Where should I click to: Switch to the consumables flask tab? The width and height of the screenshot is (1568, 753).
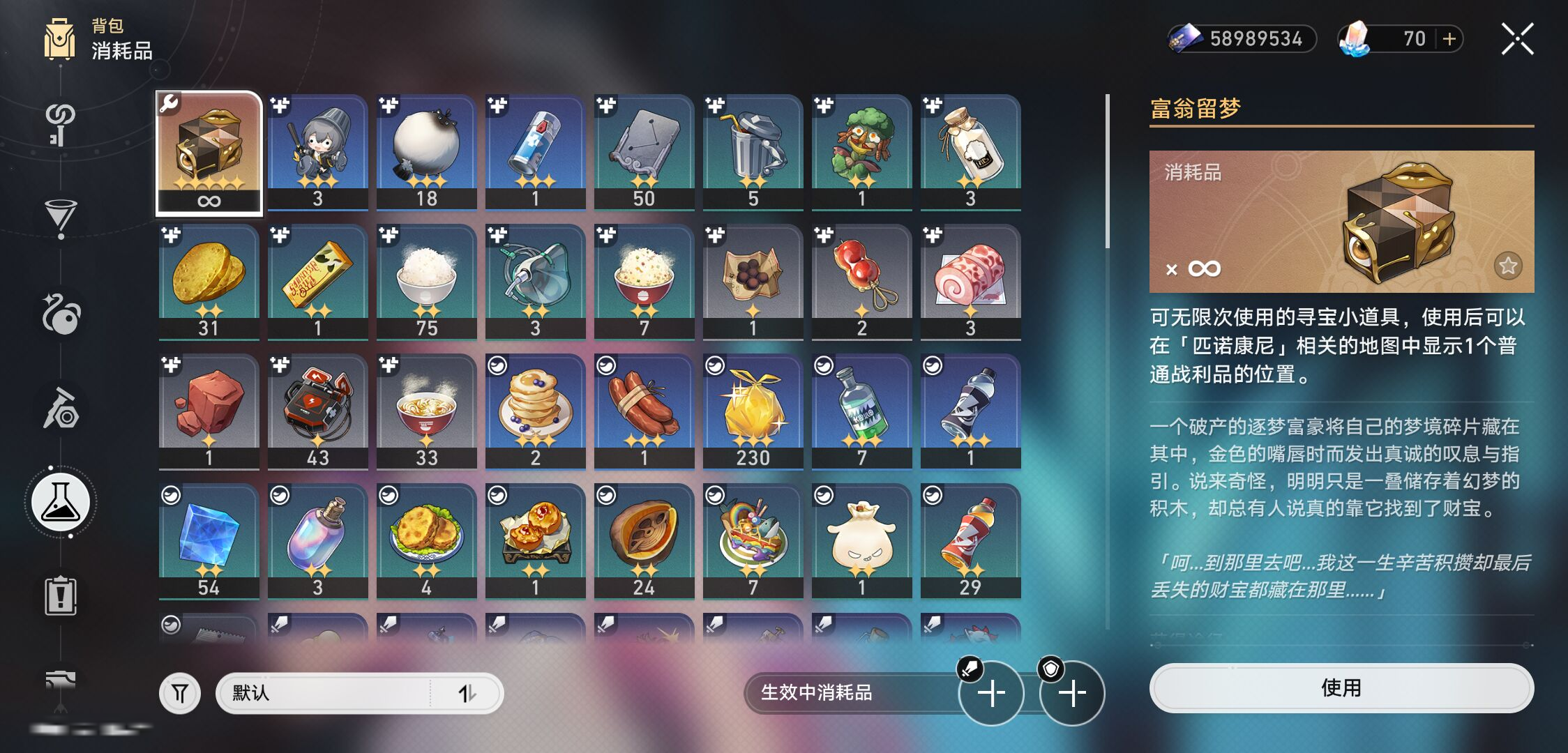pyautogui.click(x=61, y=502)
